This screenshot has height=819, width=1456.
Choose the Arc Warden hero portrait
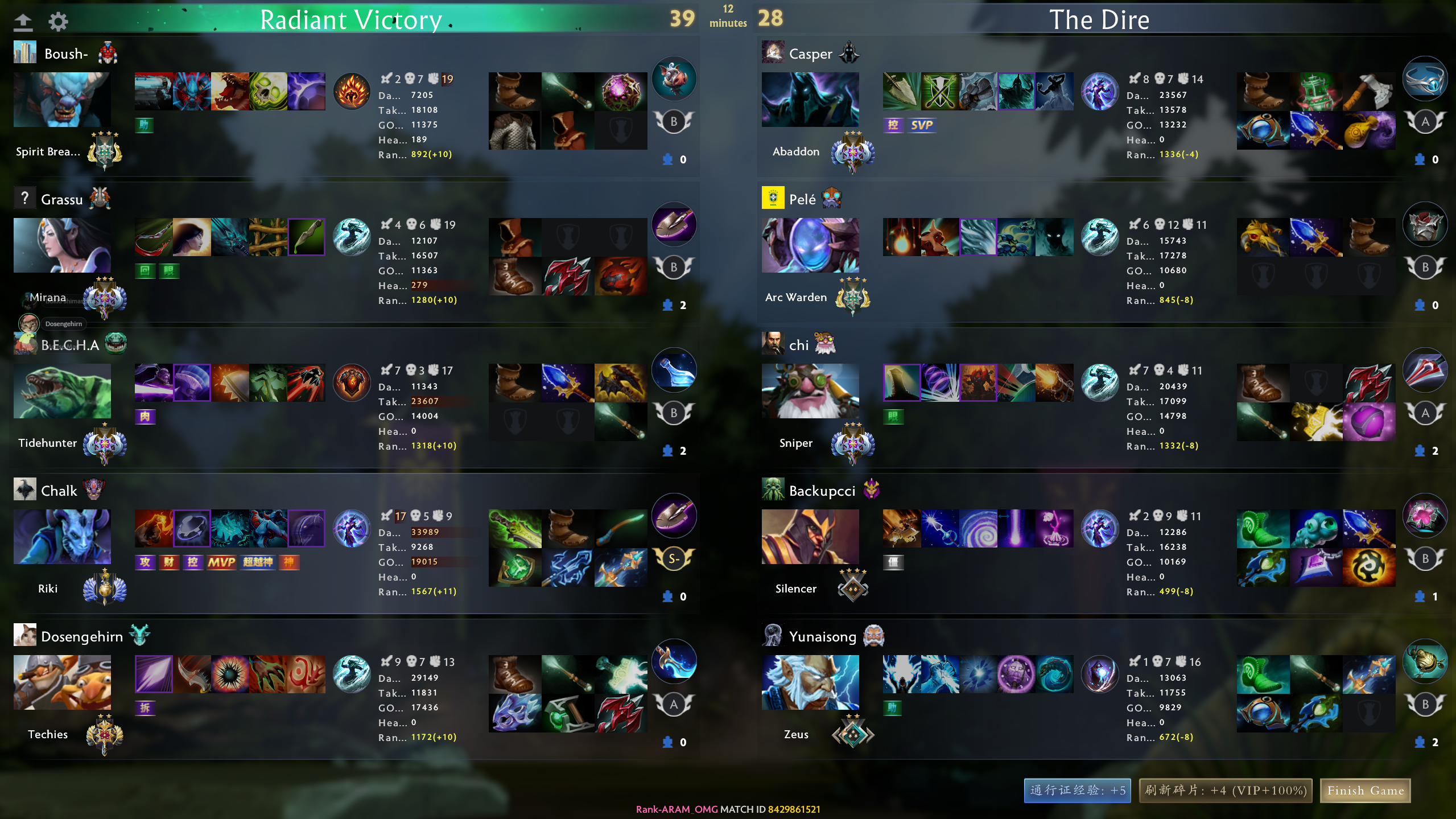point(810,245)
